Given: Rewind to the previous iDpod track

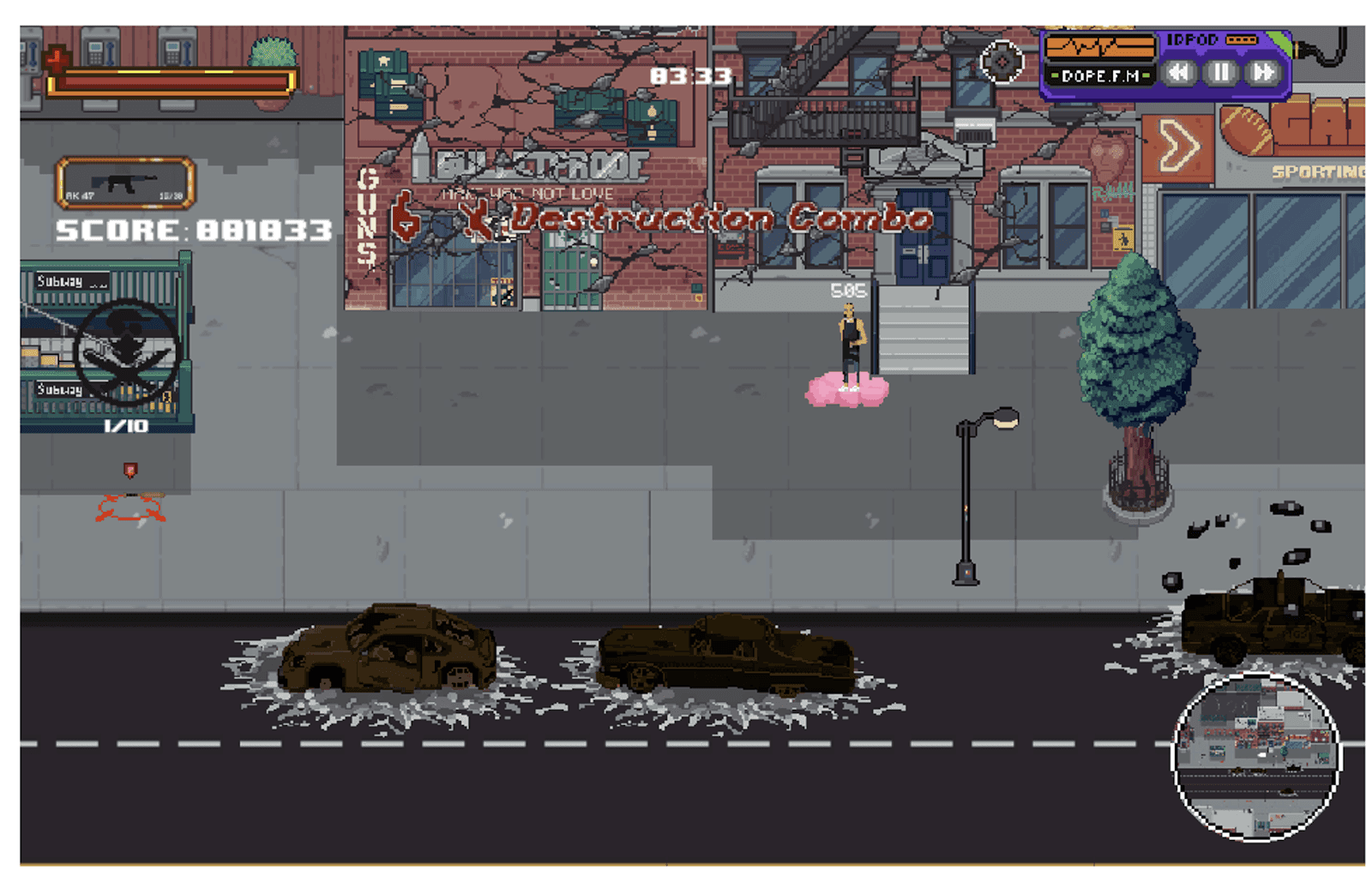Looking at the screenshot, I should [x=1180, y=73].
